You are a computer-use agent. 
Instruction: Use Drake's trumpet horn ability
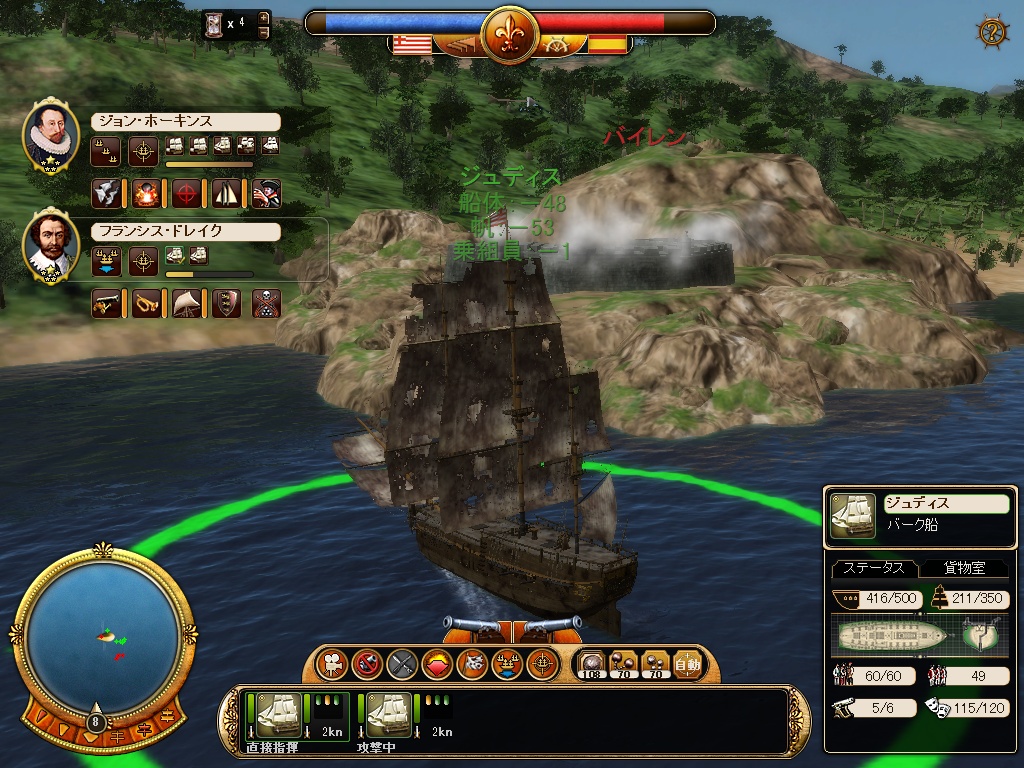click(146, 303)
